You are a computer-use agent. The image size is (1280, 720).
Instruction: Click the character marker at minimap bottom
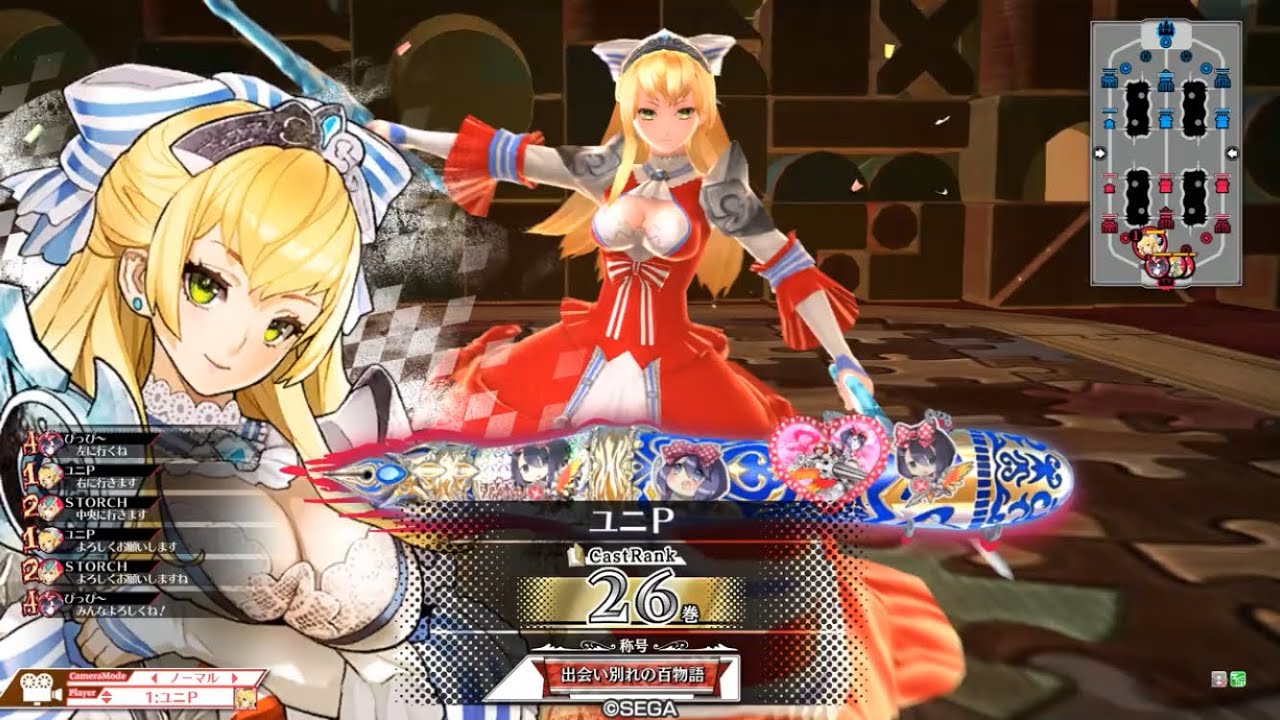(x=1152, y=245)
